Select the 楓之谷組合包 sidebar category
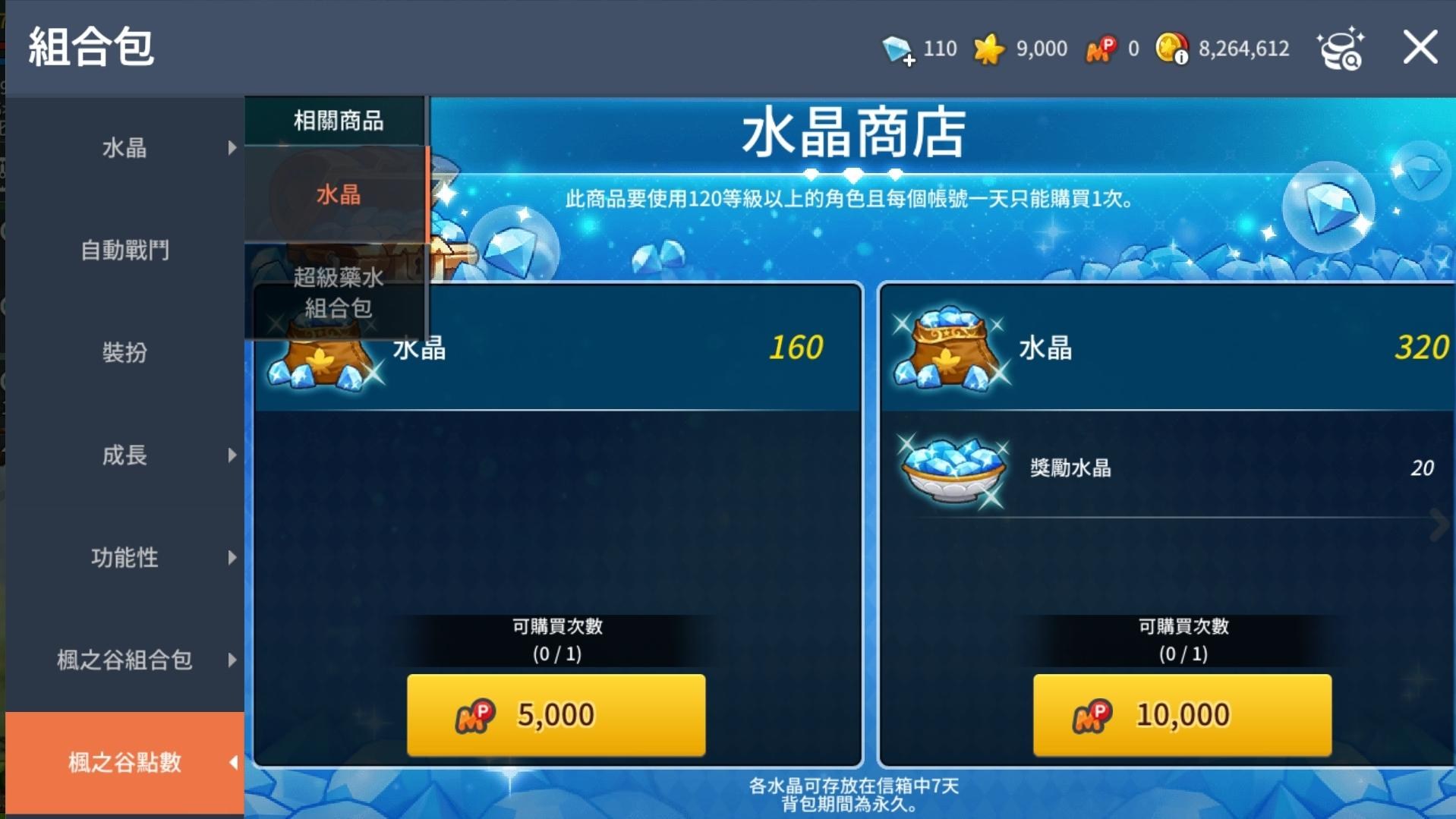Image resolution: width=1456 pixels, height=819 pixels. (124, 661)
